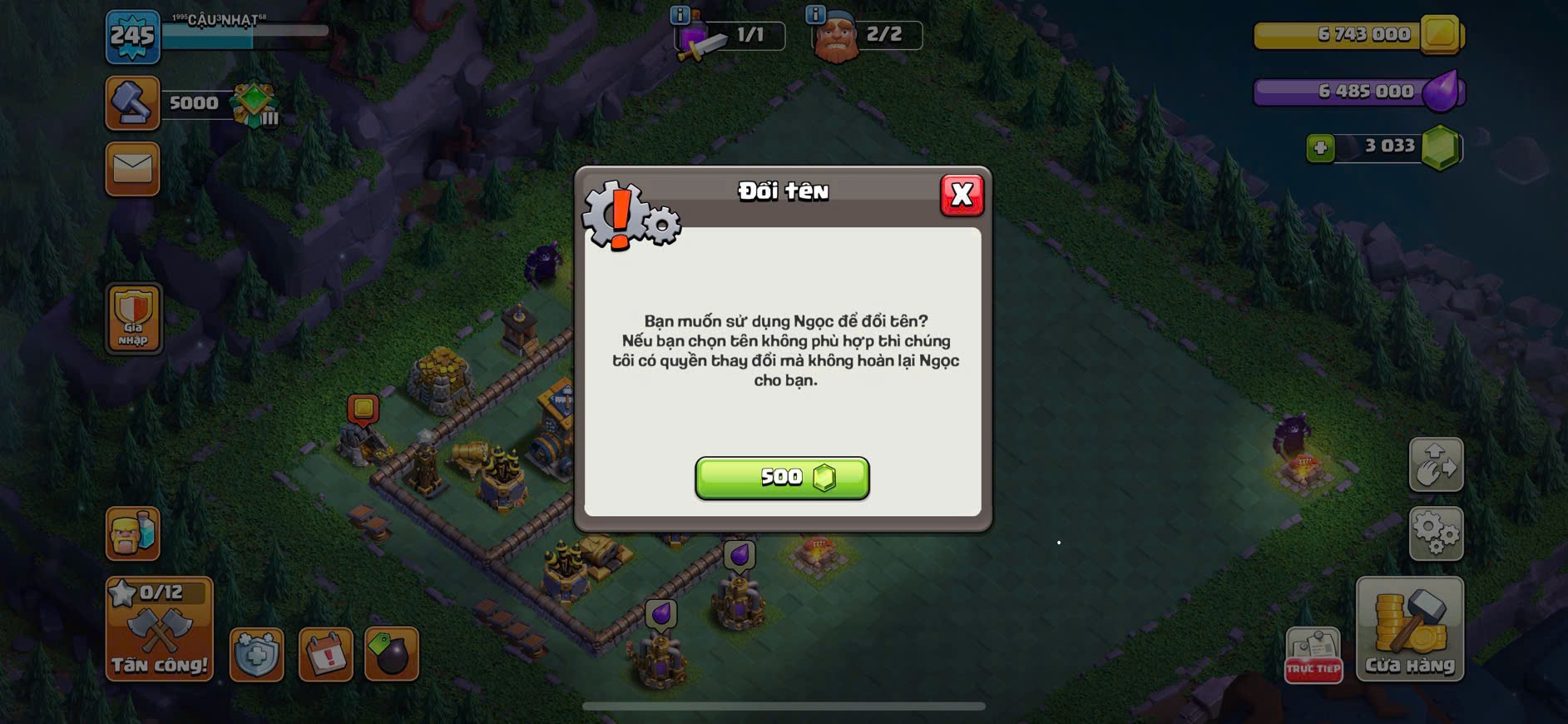This screenshot has height=724, width=1568.
Task: Open the bomb with price tag offers
Action: pyautogui.click(x=392, y=655)
